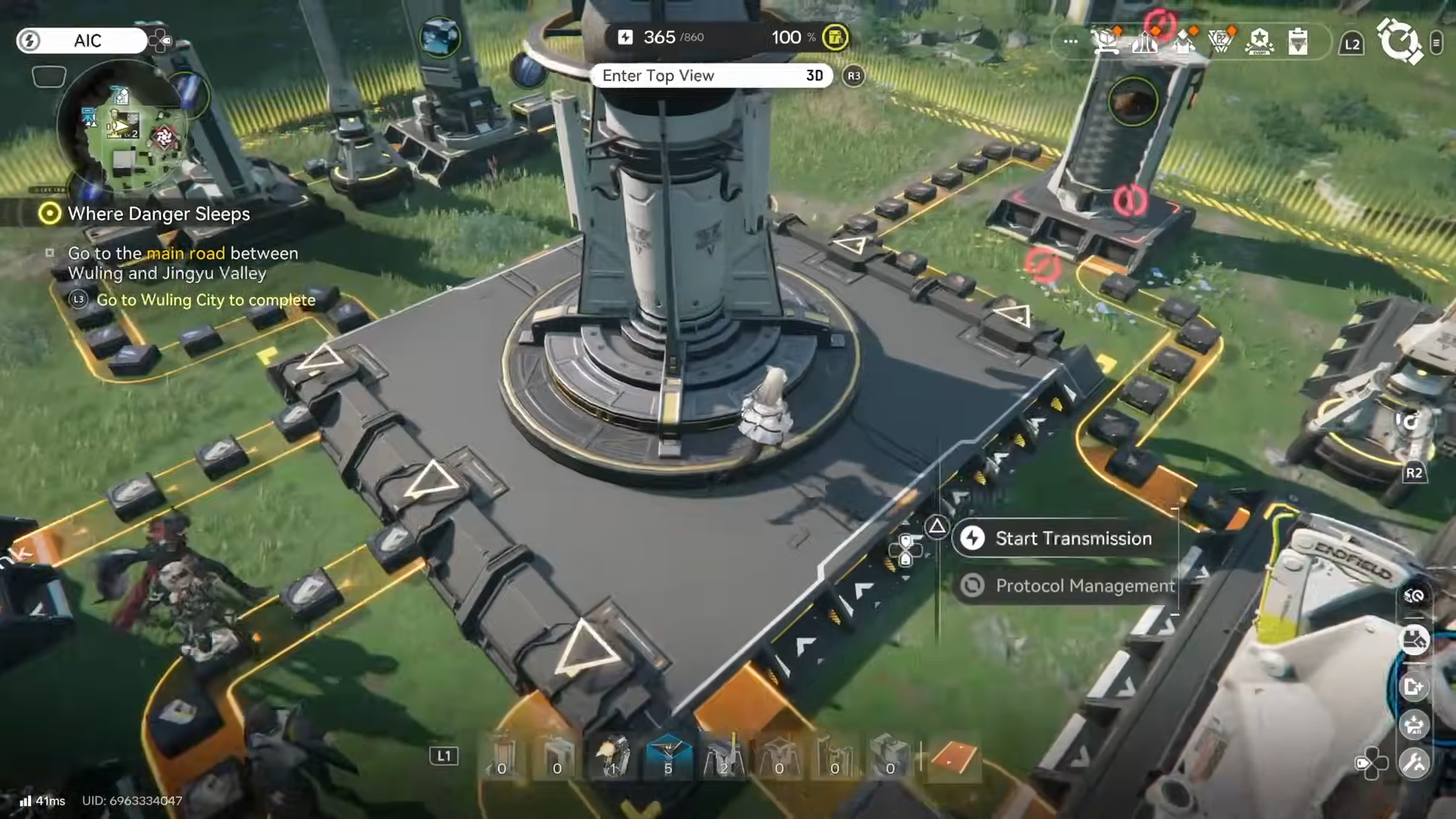The height and width of the screenshot is (819, 1456).
Task: Click the dismantle-all icon above the wrench
Action: (x=1414, y=725)
